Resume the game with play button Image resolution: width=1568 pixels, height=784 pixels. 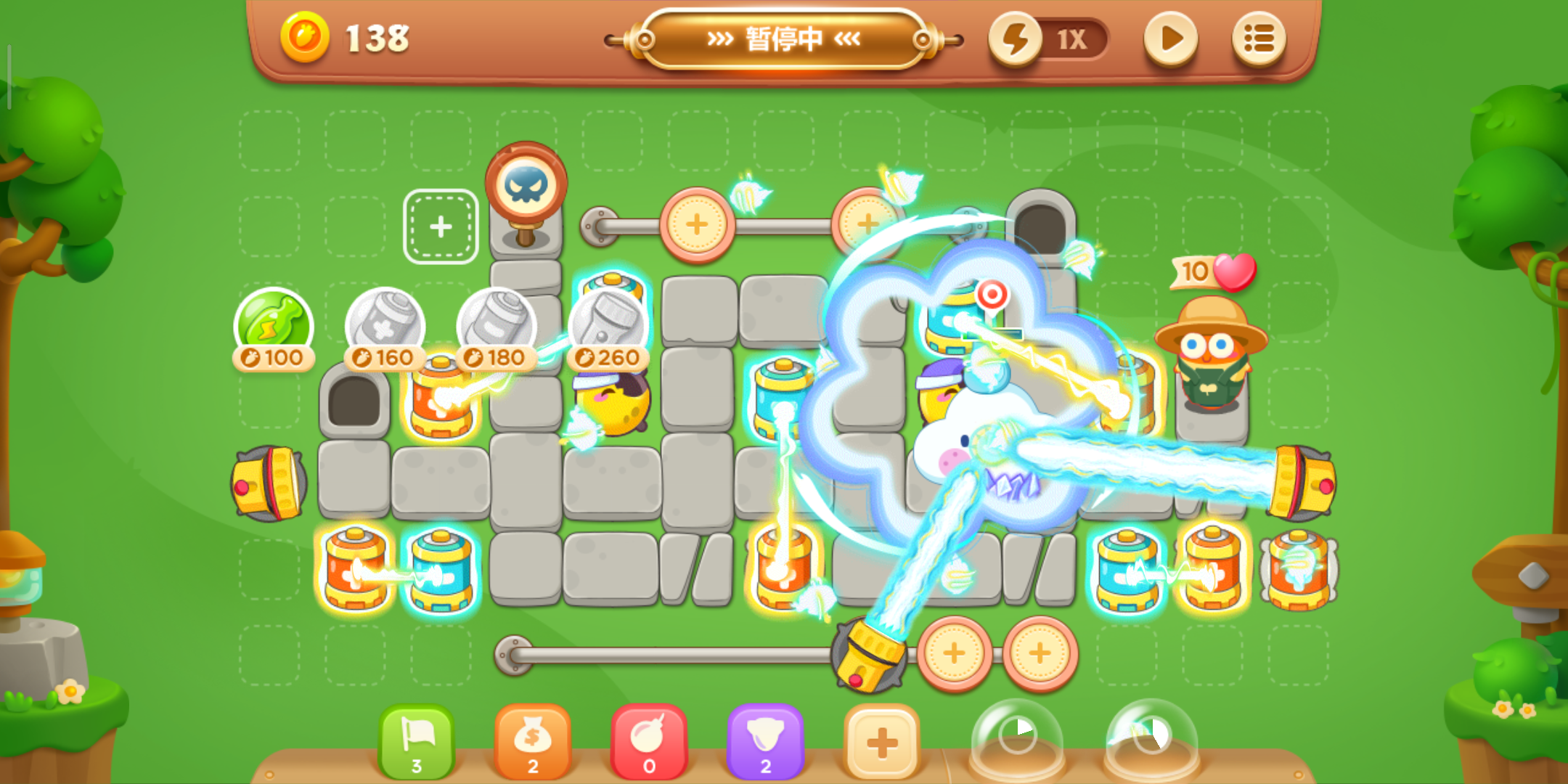coord(1169,38)
